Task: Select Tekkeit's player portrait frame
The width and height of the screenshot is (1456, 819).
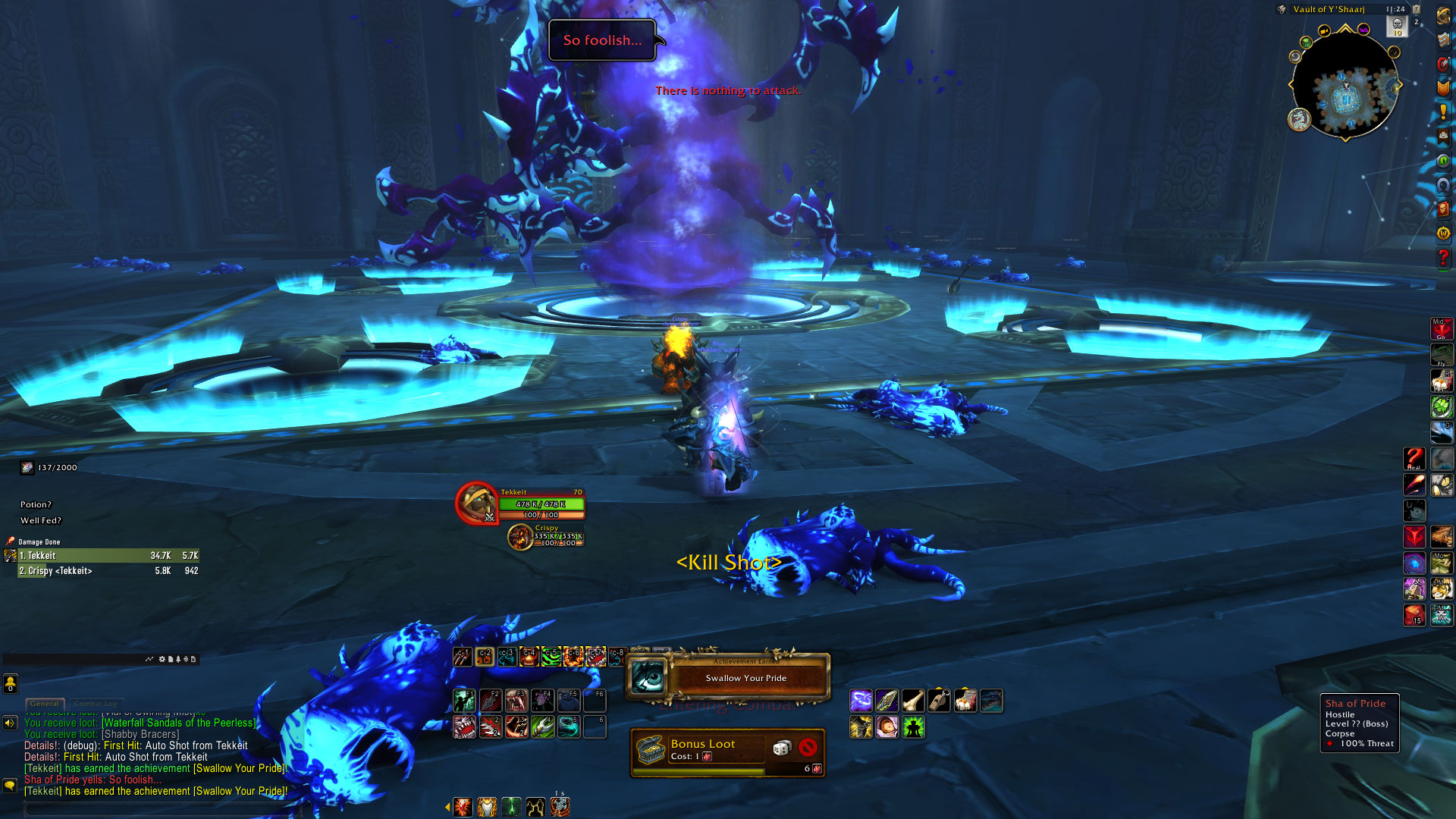Action: coord(476,503)
